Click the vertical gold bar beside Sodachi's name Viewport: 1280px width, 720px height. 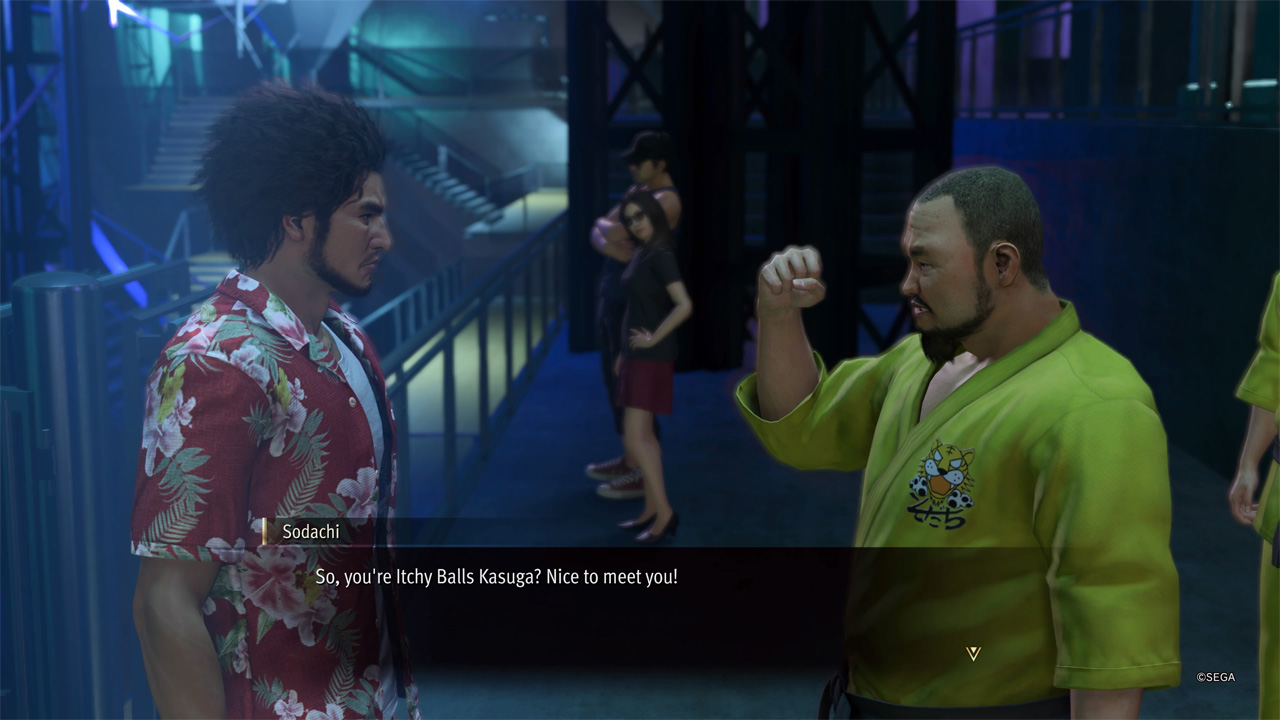click(263, 532)
